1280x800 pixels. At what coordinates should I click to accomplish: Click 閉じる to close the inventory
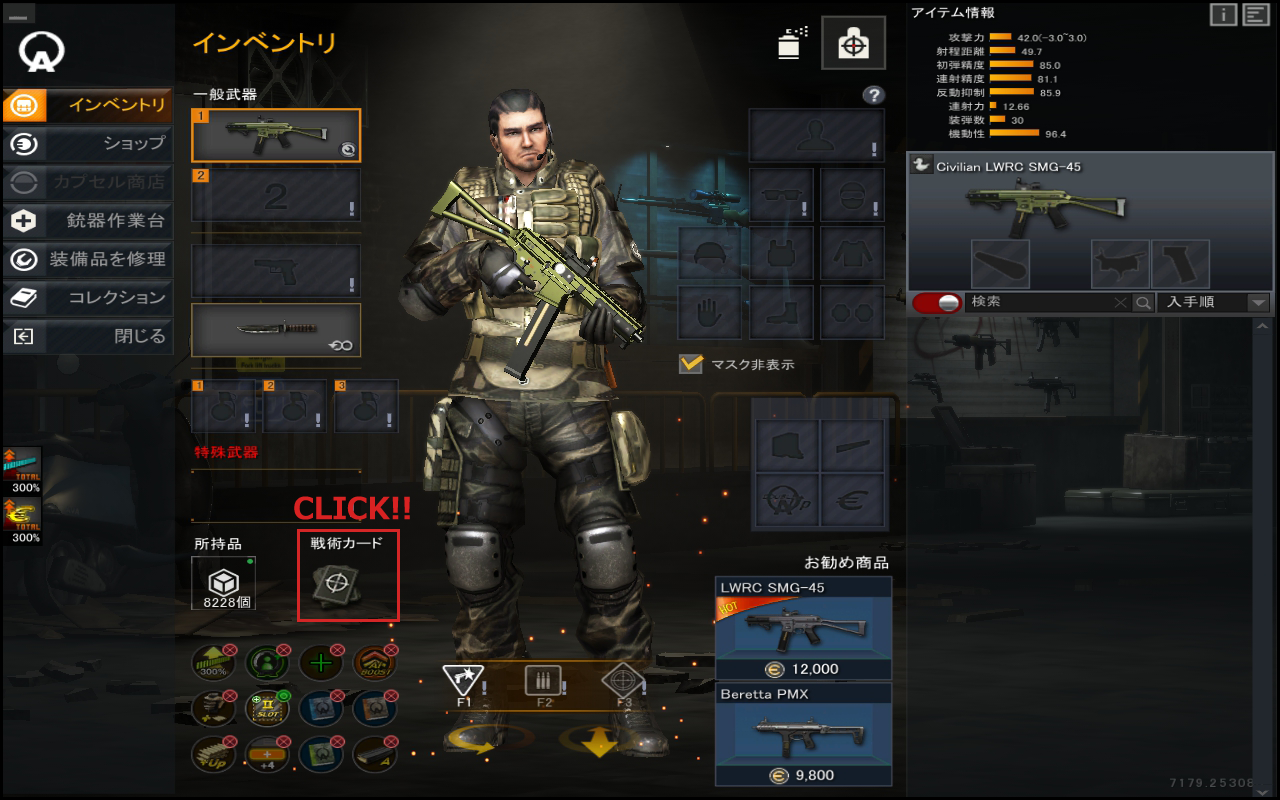click(88, 337)
